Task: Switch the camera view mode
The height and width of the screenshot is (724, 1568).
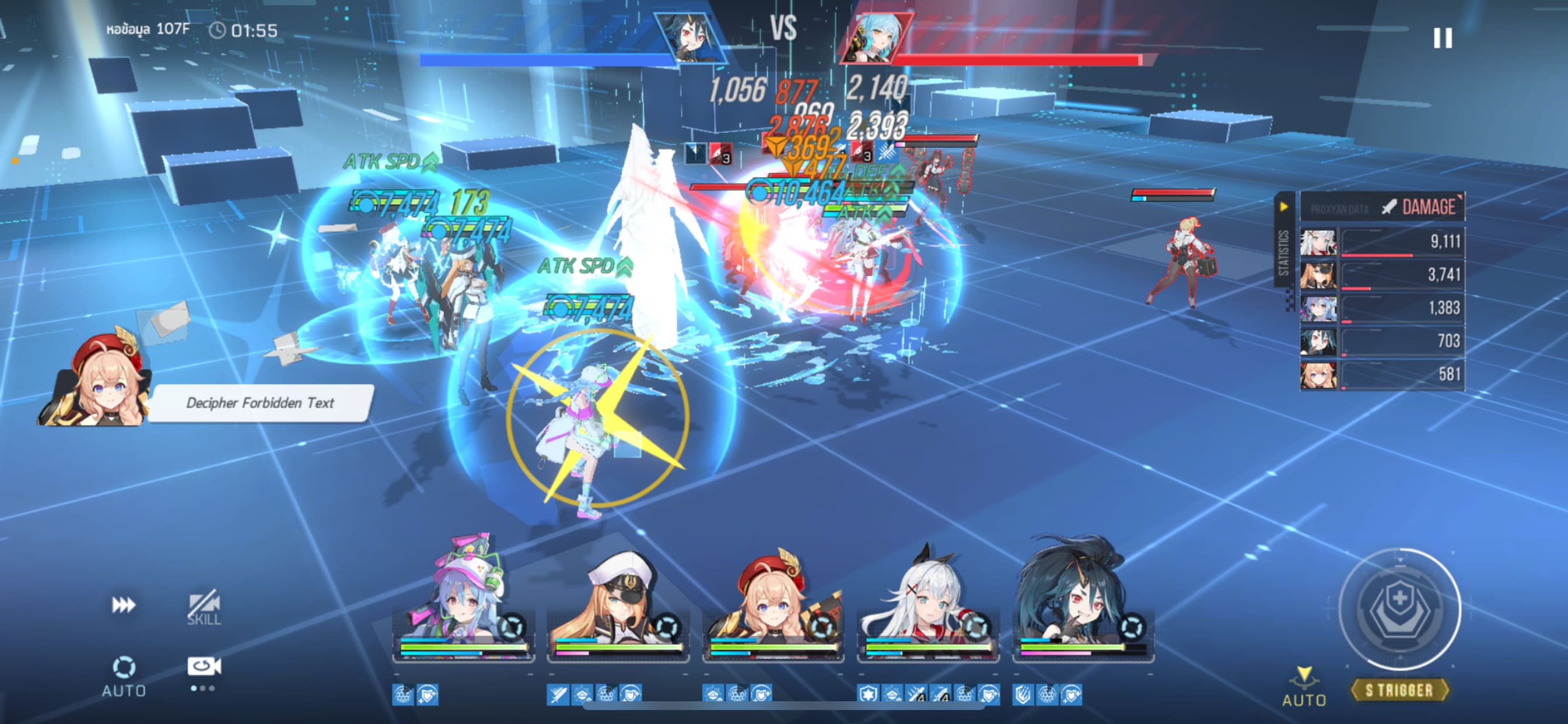Action: click(204, 667)
